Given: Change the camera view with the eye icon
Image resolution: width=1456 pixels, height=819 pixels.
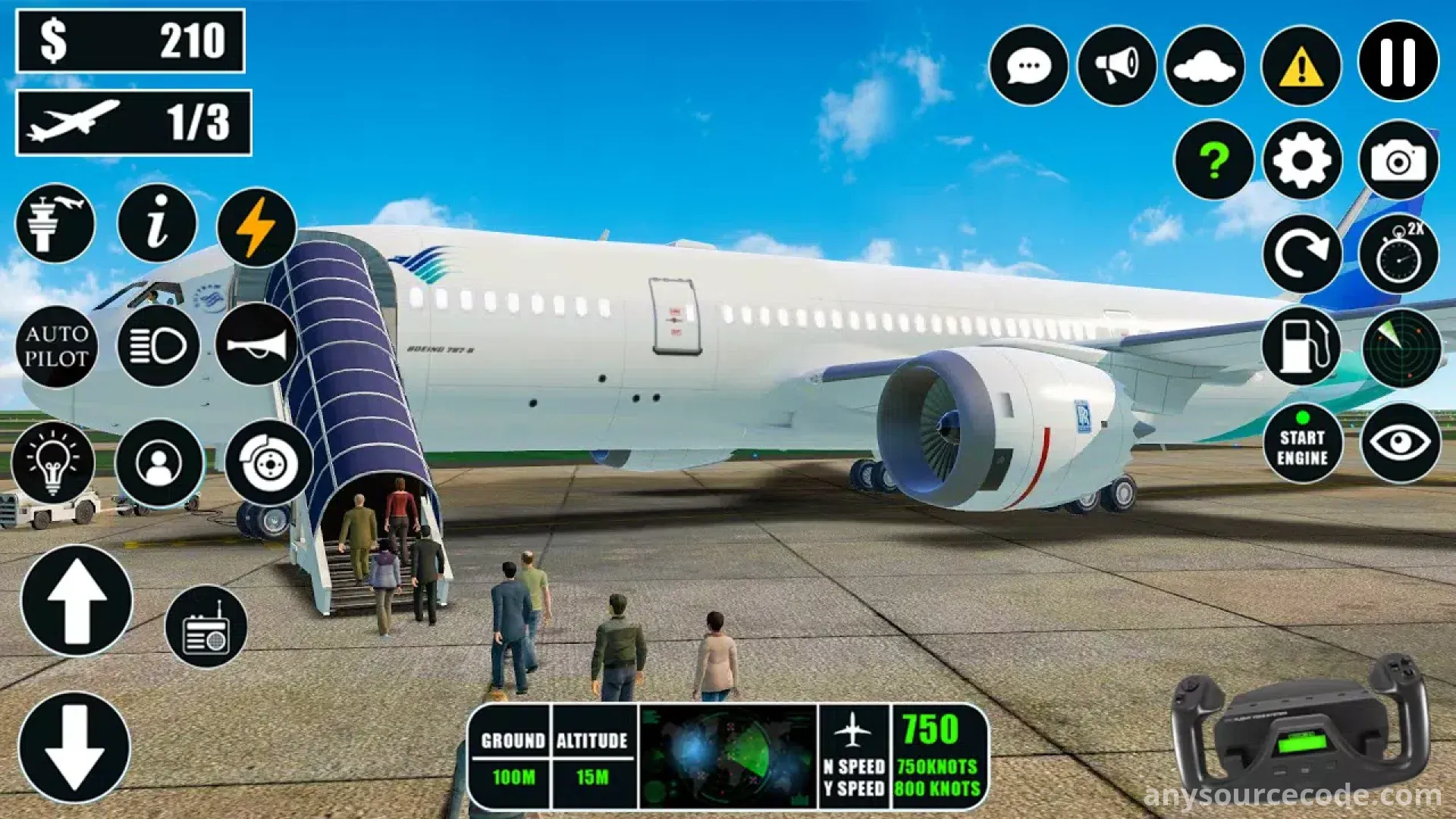Looking at the screenshot, I should (x=1400, y=444).
